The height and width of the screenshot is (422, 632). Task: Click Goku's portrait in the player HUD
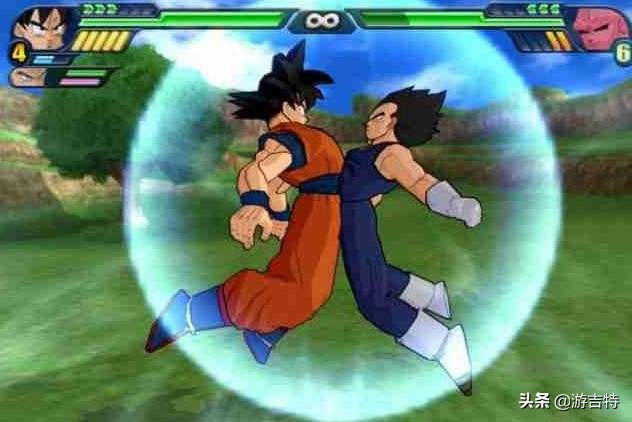pos(42,24)
